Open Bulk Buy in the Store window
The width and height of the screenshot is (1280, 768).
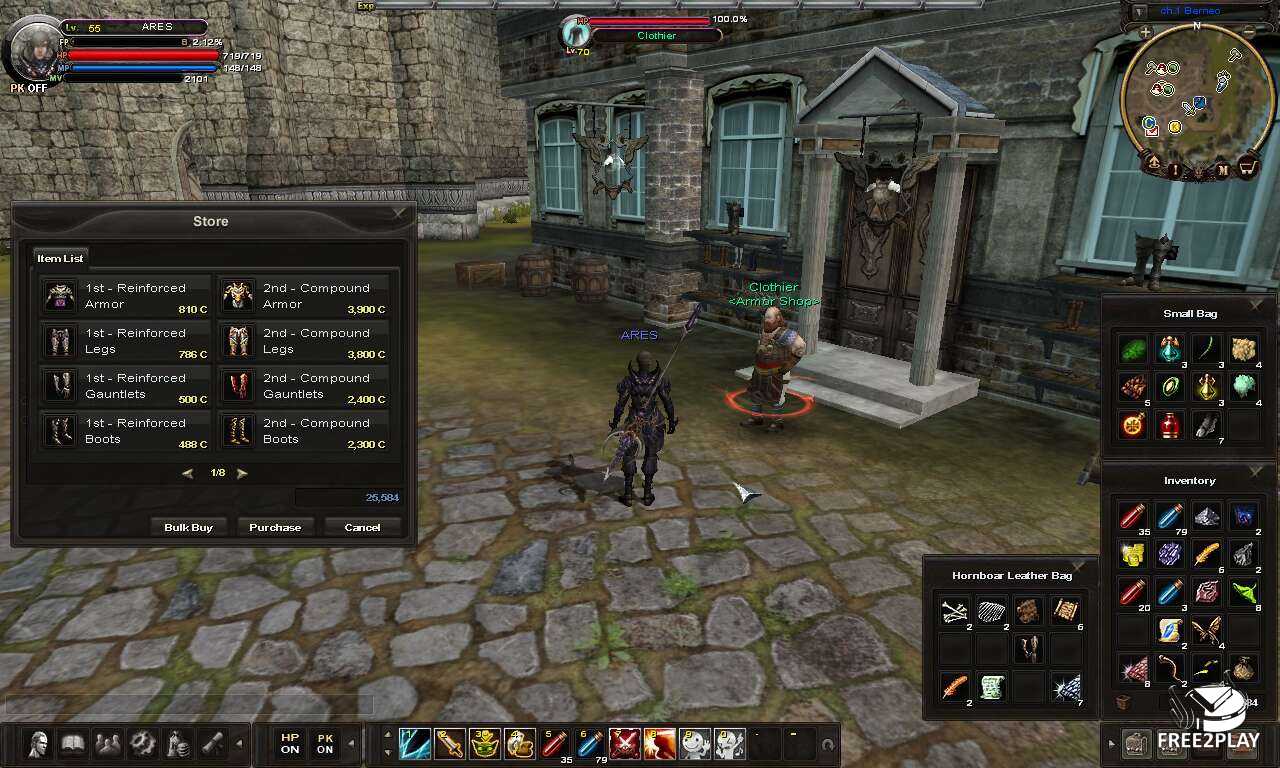[x=188, y=527]
